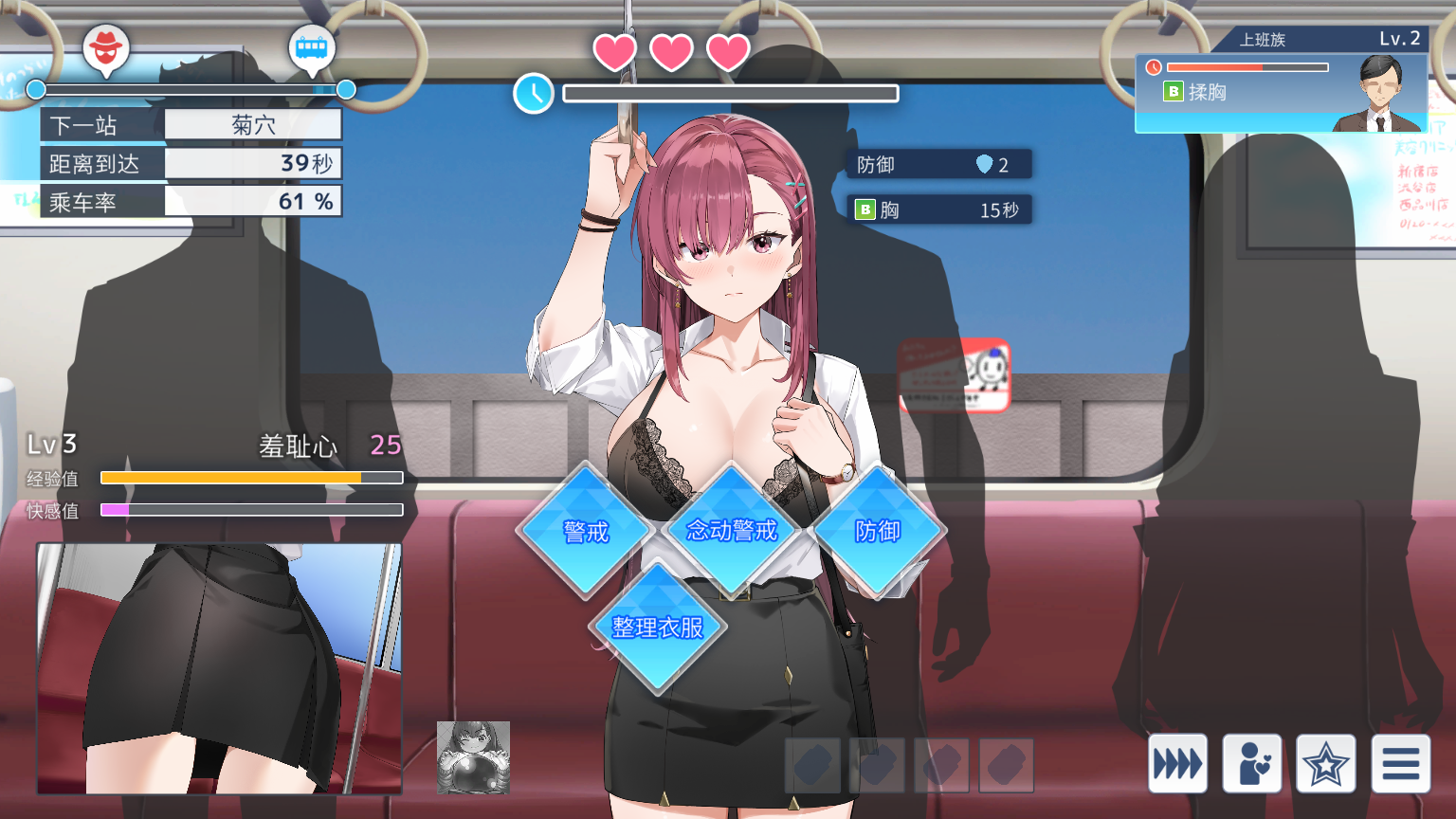Viewport: 1456px width, 819px height.
Task: Activate the 防御 diamond button
Action: (878, 531)
